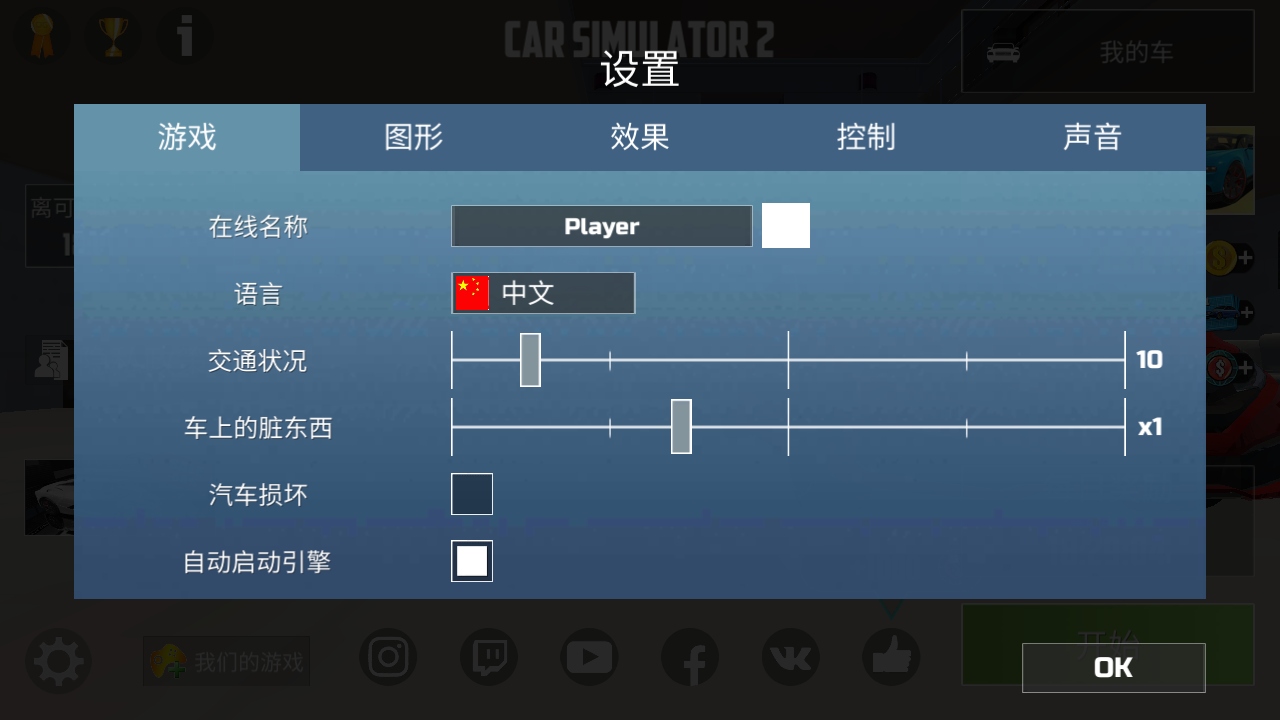Disable the 自动启动引擎 checkbox
The width and height of the screenshot is (1280, 720).
pyautogui.click(x=471, y=561)
